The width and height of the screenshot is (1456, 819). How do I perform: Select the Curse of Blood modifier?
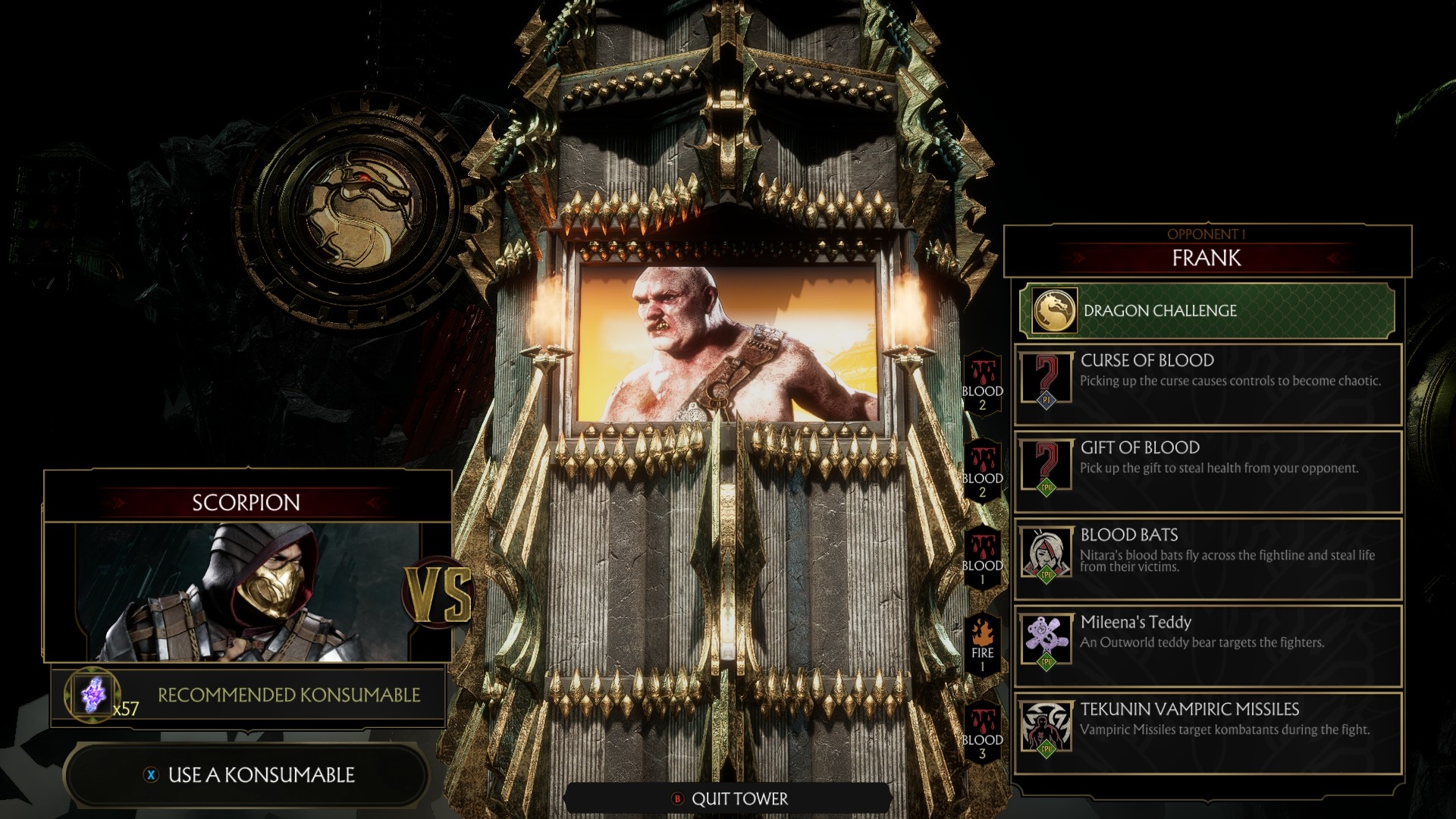click(x=1207, y=383)
